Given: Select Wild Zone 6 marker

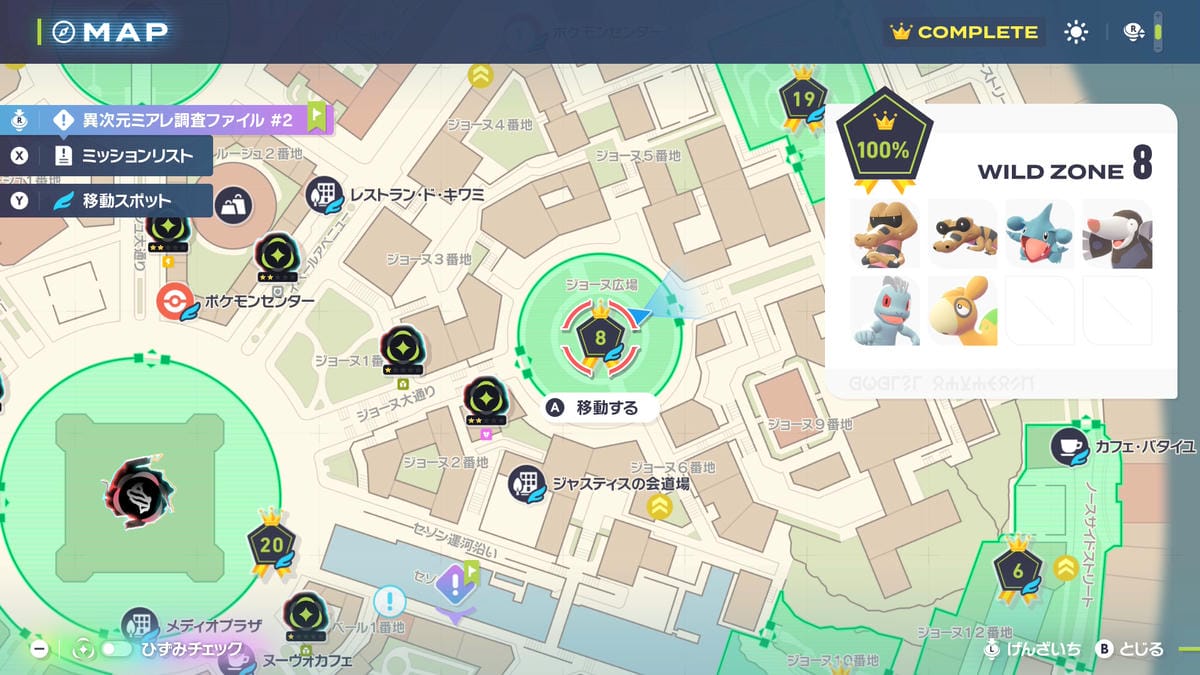Looking at the screenshot, I should point(1018,571).
